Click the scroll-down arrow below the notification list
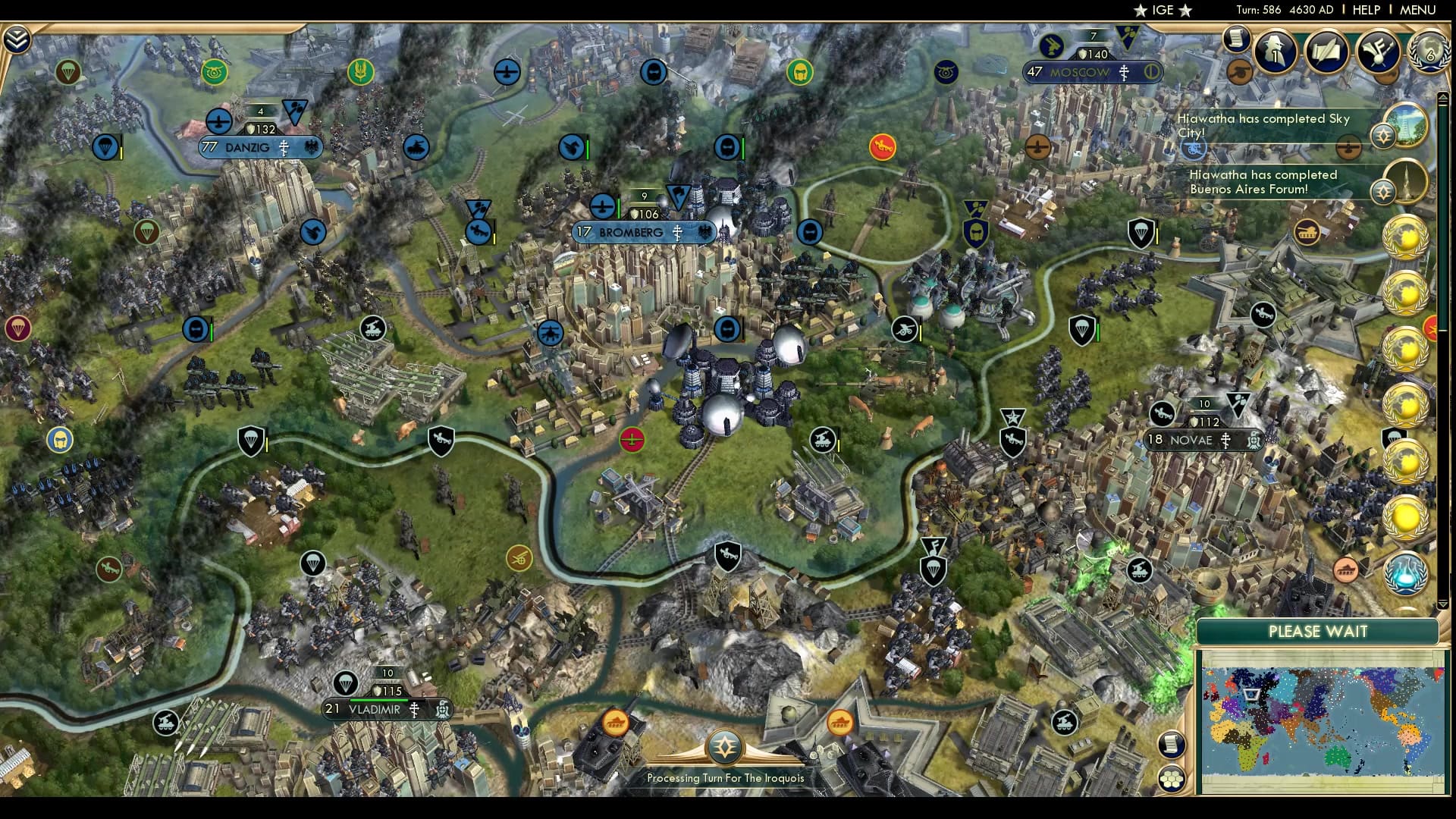This screenshot has height=819, width=1456. click(1442, 604)
